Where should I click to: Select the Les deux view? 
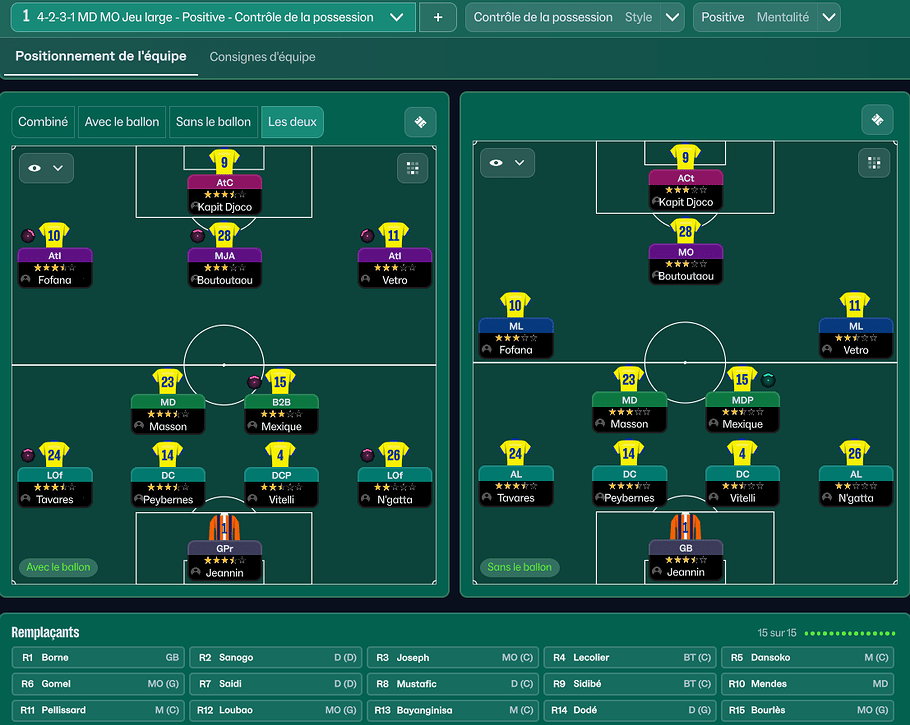pyautogui.click(x=292, y=122)
